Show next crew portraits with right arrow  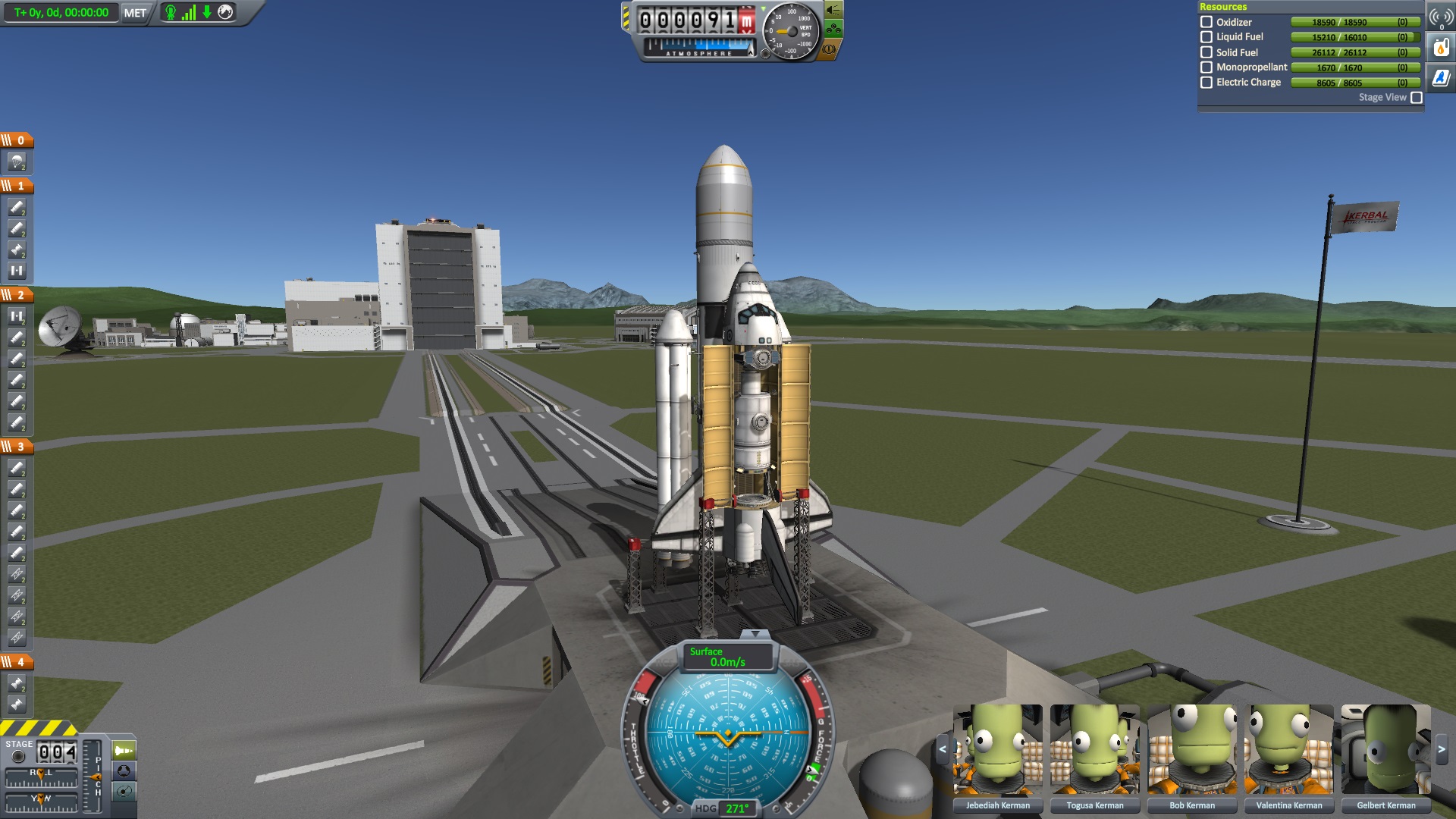coord(1442,750)
